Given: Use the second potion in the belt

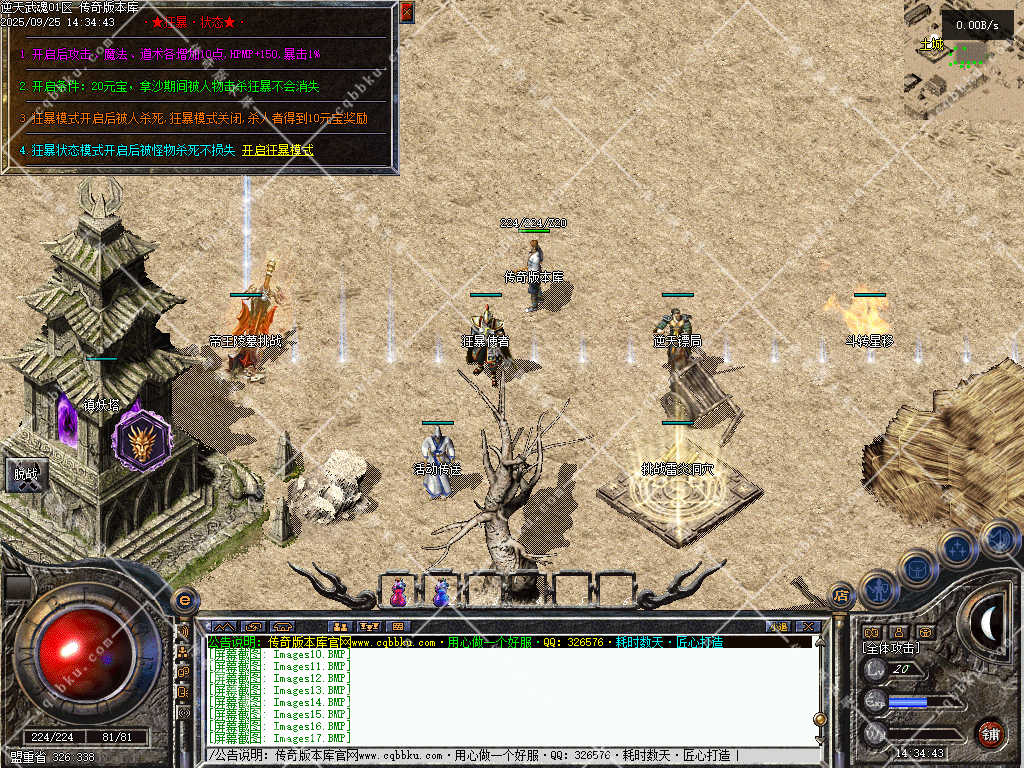Looking at the screenshot, I should click(441, 592).
